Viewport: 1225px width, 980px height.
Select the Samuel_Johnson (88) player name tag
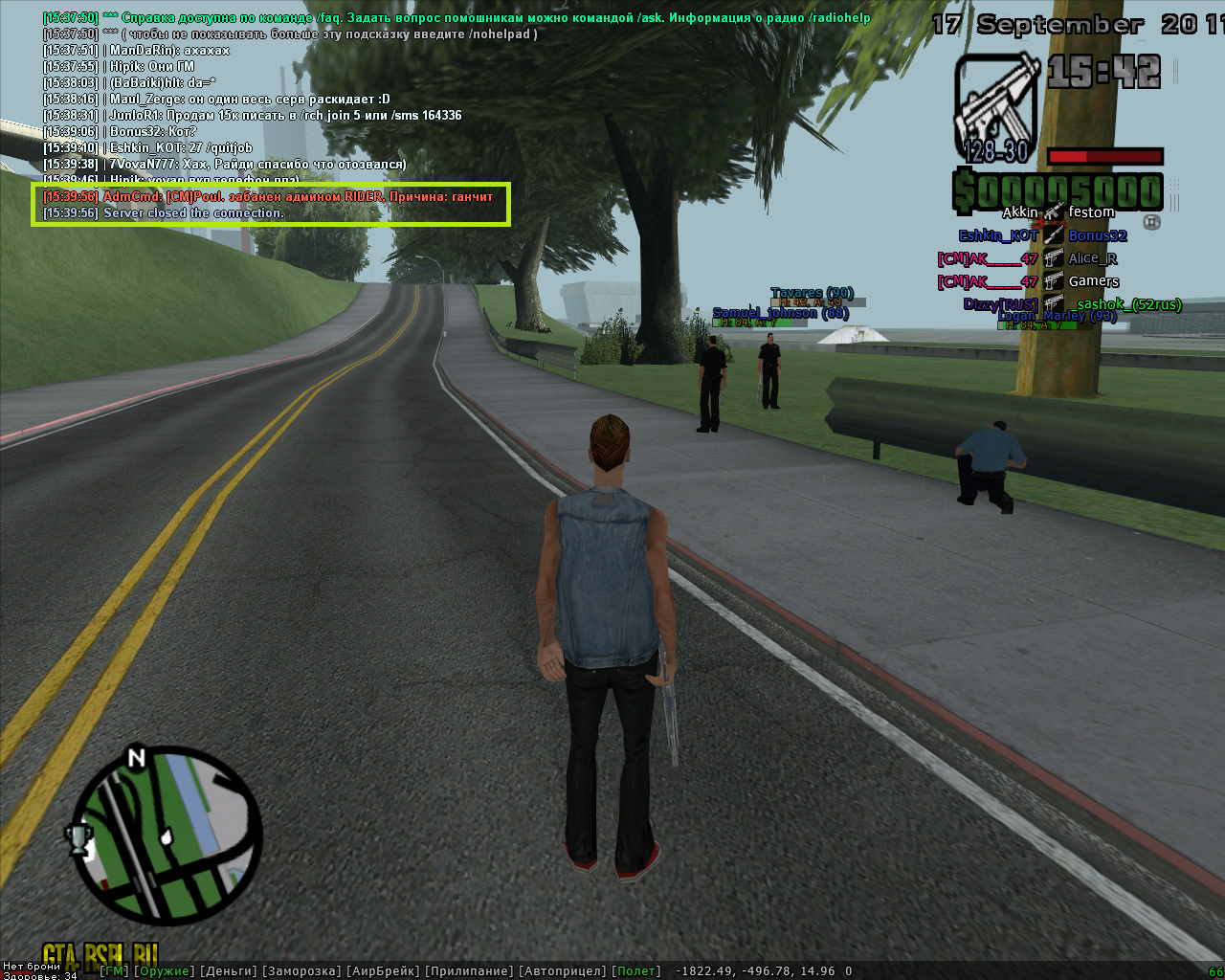pyautogui.click(x=780, y=313)
